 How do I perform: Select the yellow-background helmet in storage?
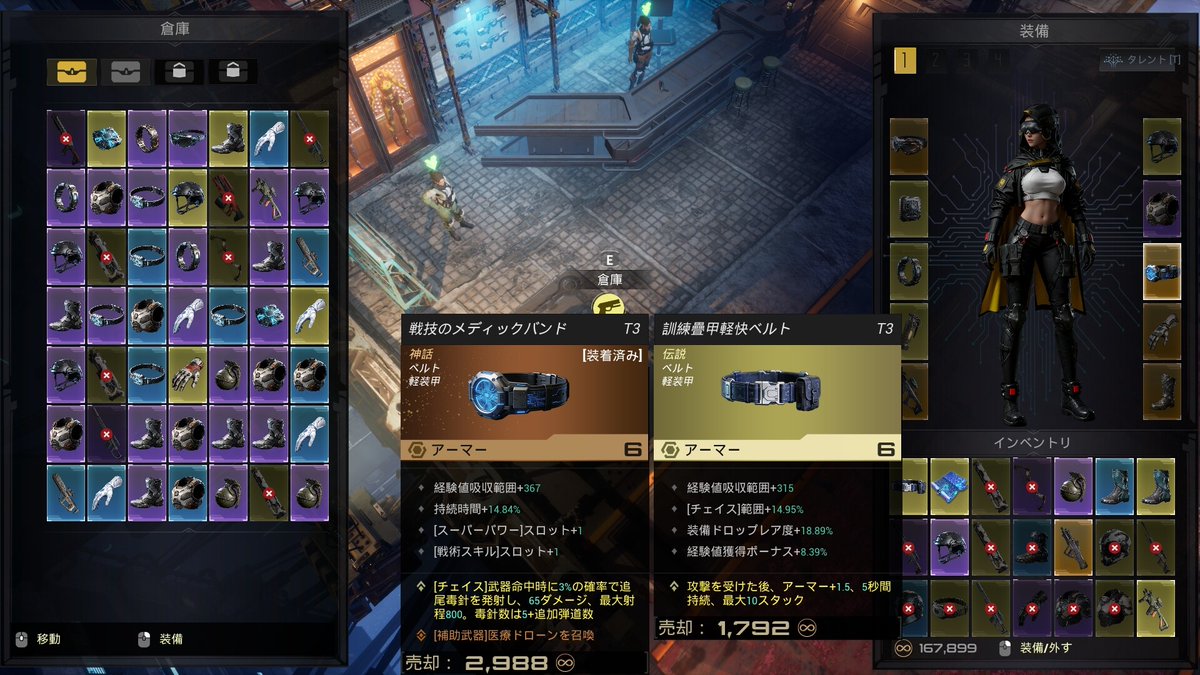tap(188, 196)
